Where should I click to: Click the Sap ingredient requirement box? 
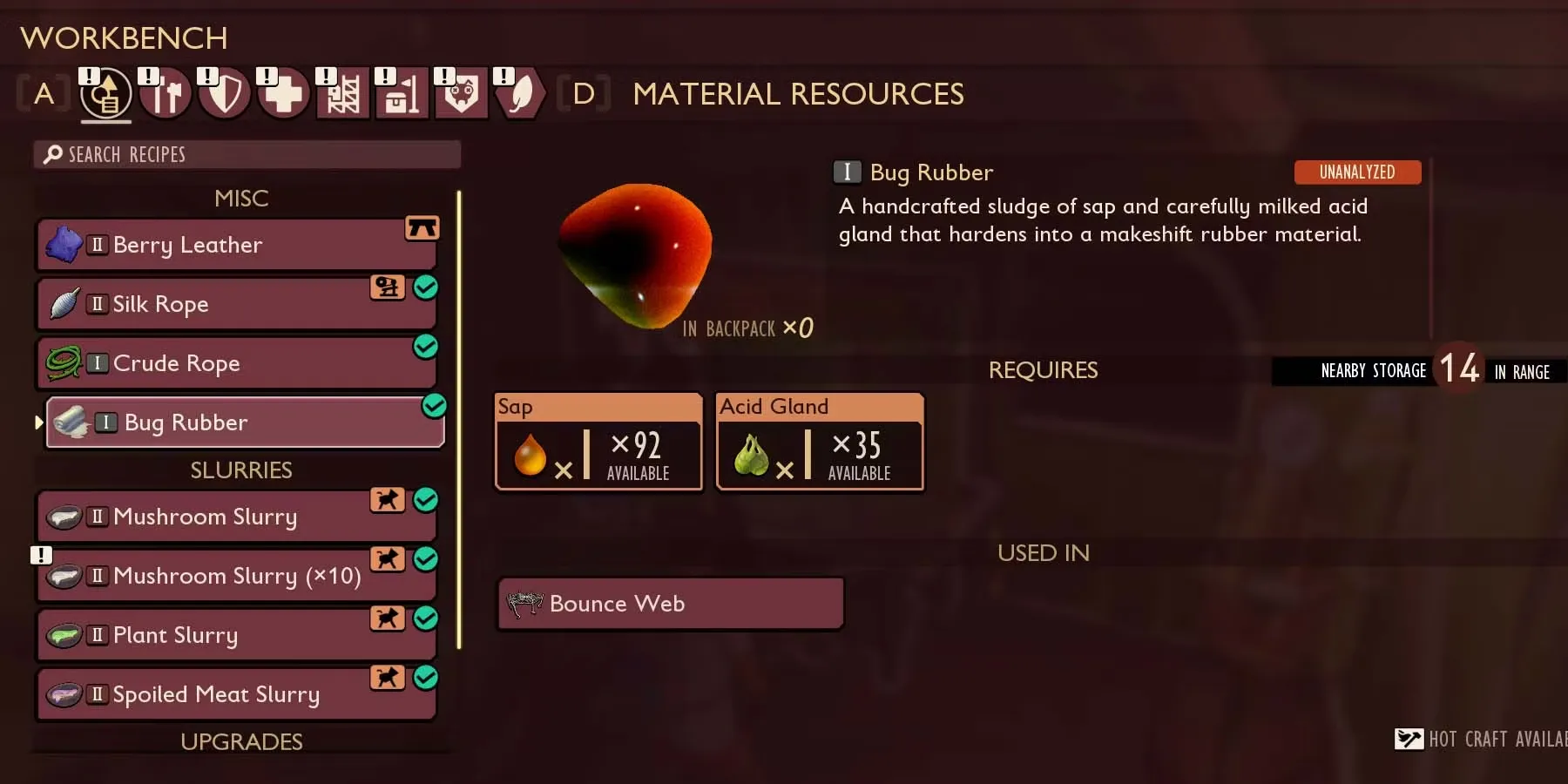click(x=598, y=443)
